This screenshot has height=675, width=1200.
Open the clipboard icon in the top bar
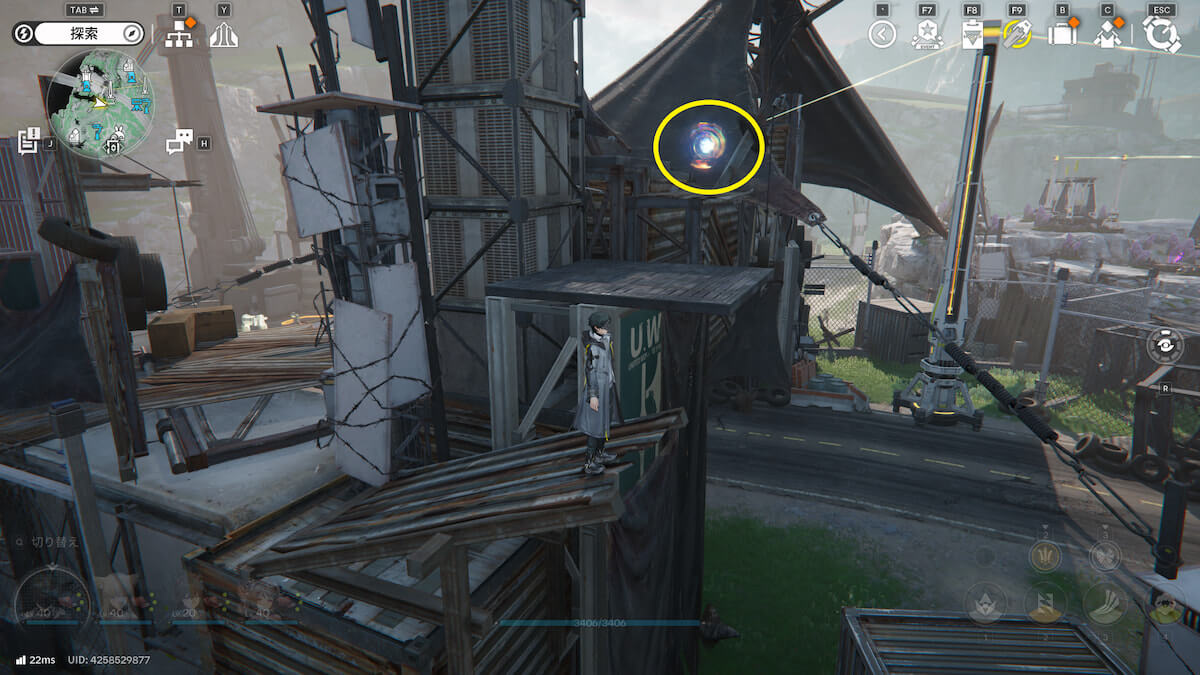pyautogui.click(x=971, y=35)
